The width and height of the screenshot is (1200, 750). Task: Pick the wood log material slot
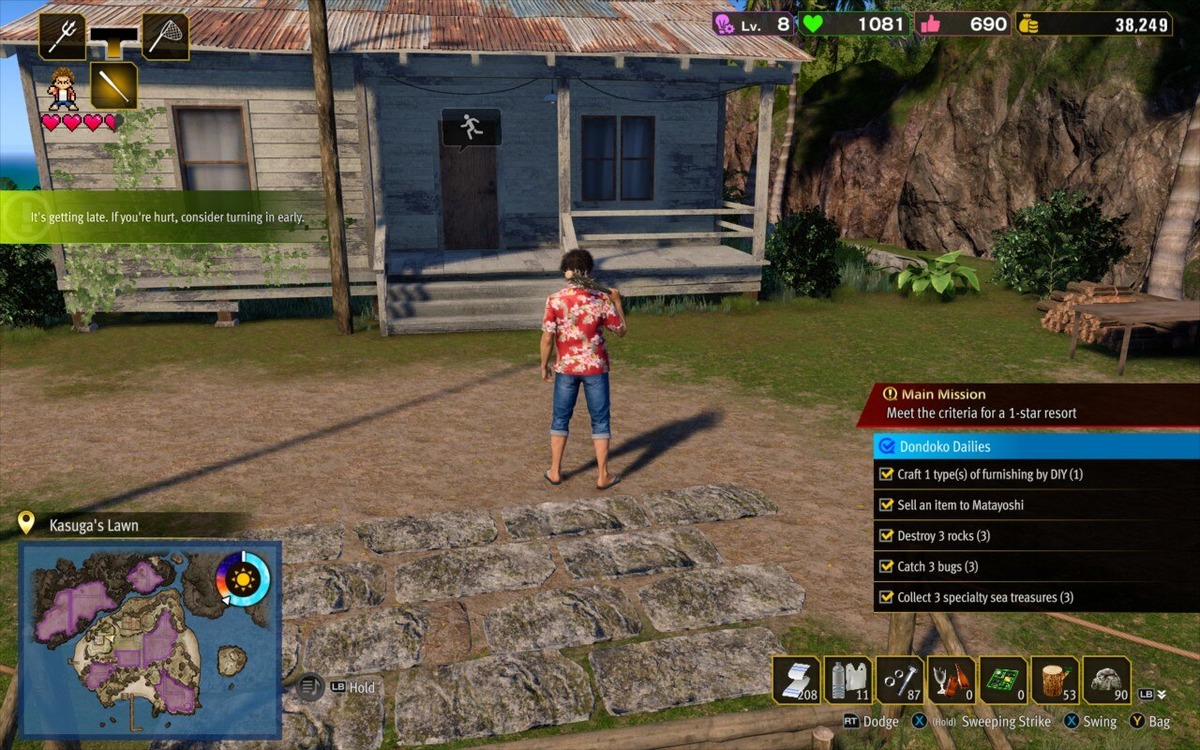click(x=1055, y=680)
